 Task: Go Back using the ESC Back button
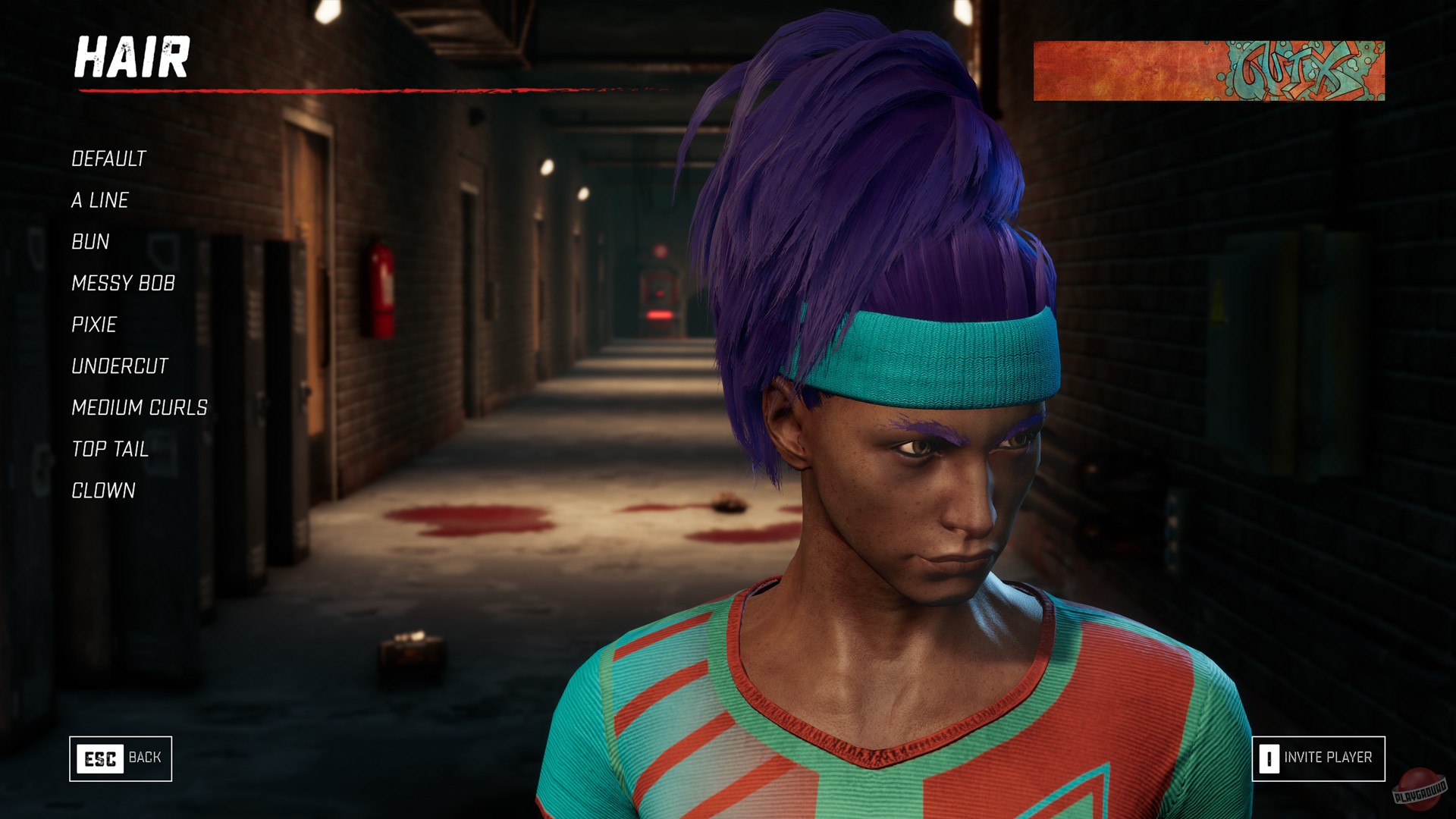pyautogui.click(x=120, y=757)
